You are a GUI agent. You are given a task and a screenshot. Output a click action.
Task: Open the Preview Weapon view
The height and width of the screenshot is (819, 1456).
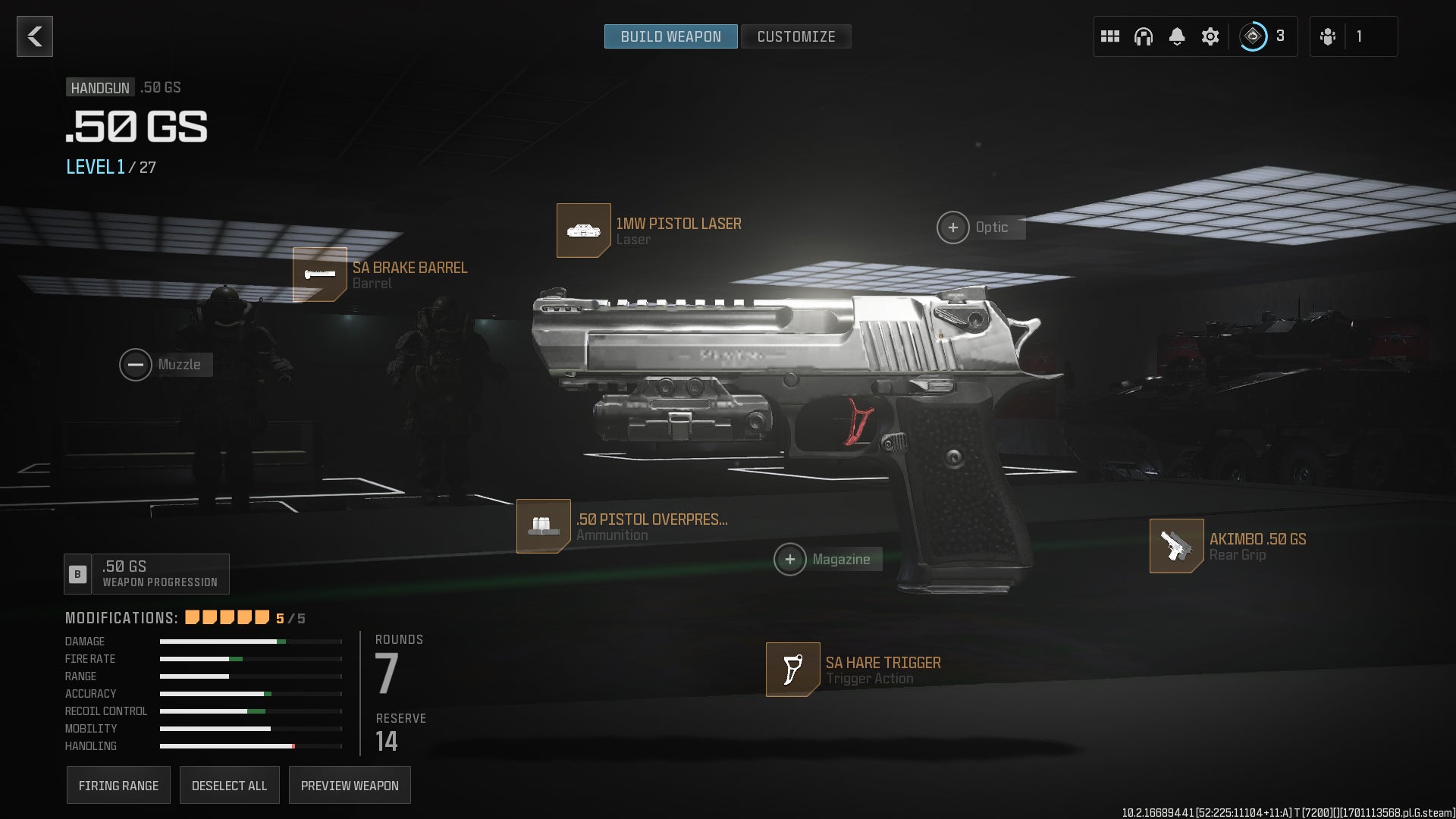[x=350, y=785]
